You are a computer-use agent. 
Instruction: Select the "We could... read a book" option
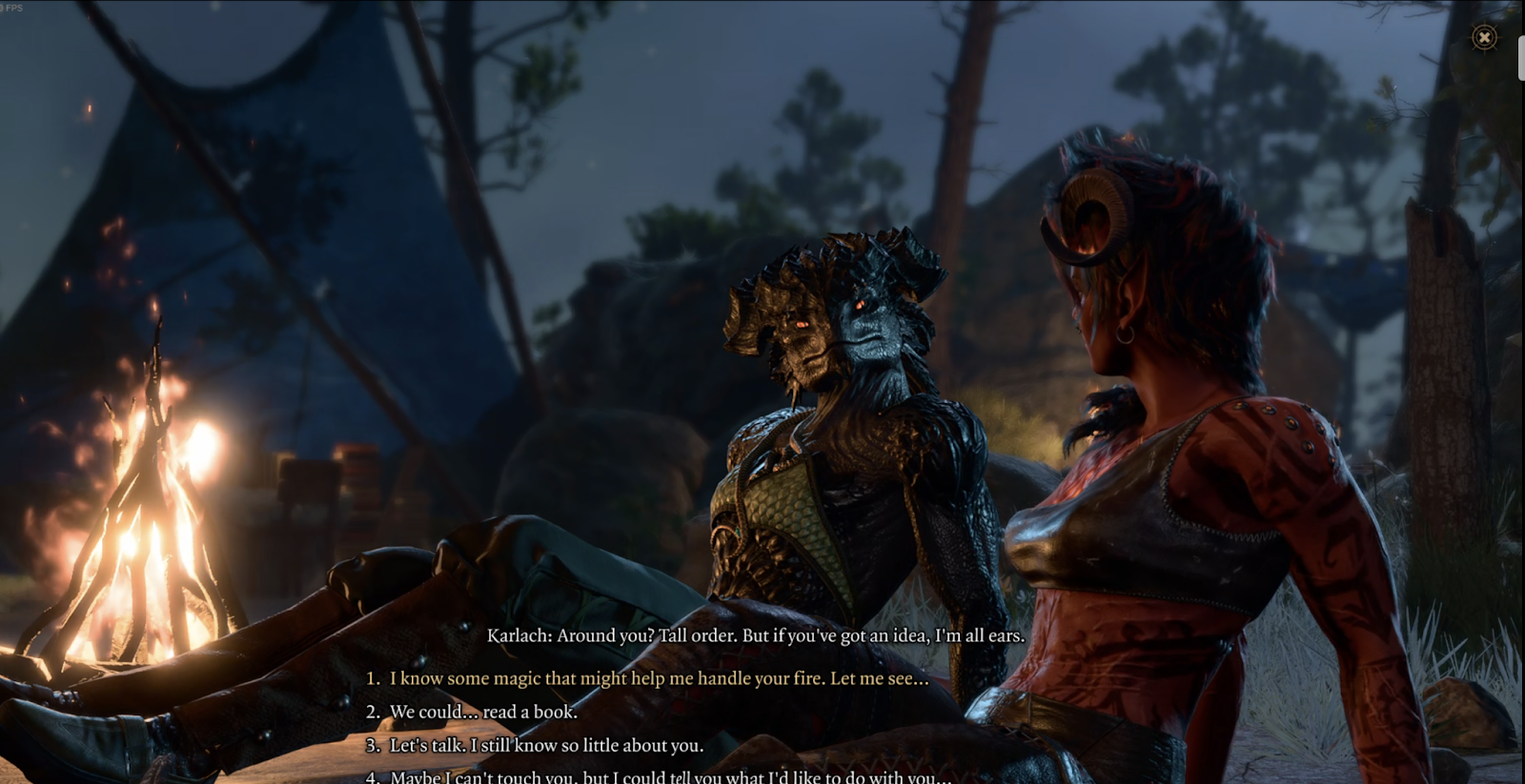[x=482, y=712]
